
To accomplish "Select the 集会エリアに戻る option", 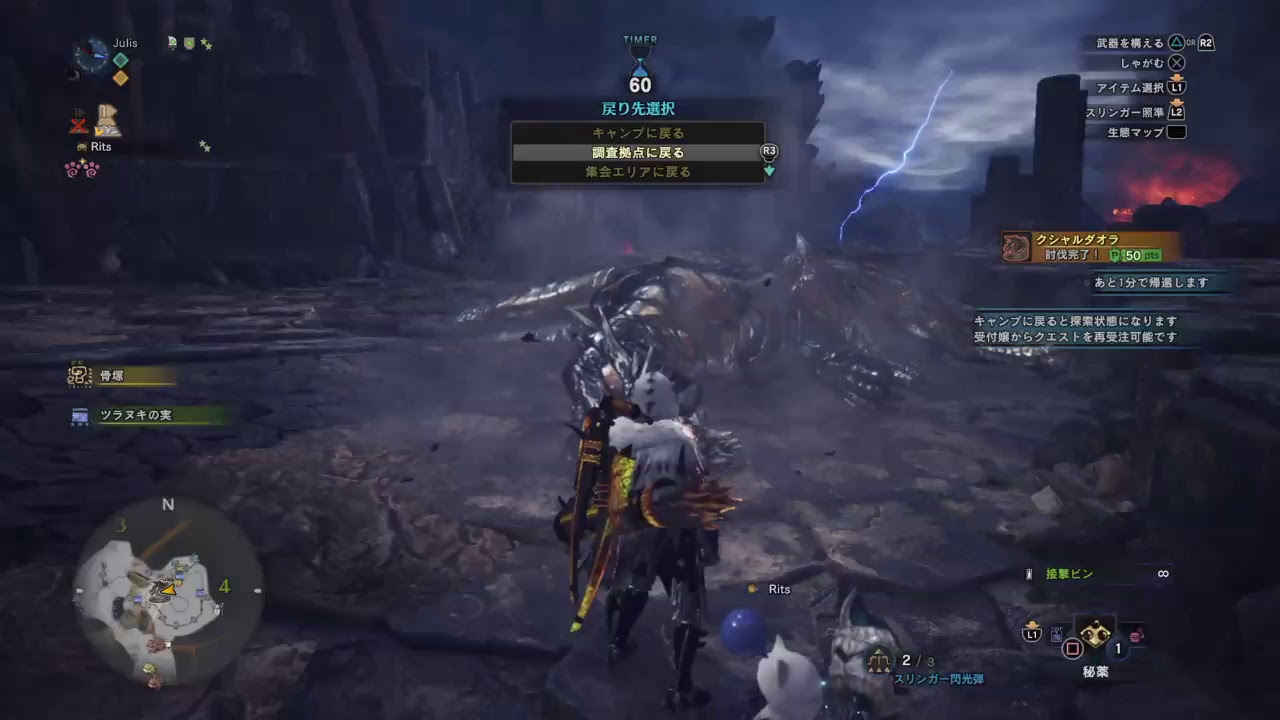I will pyautogui.click(x=637, y=172).
